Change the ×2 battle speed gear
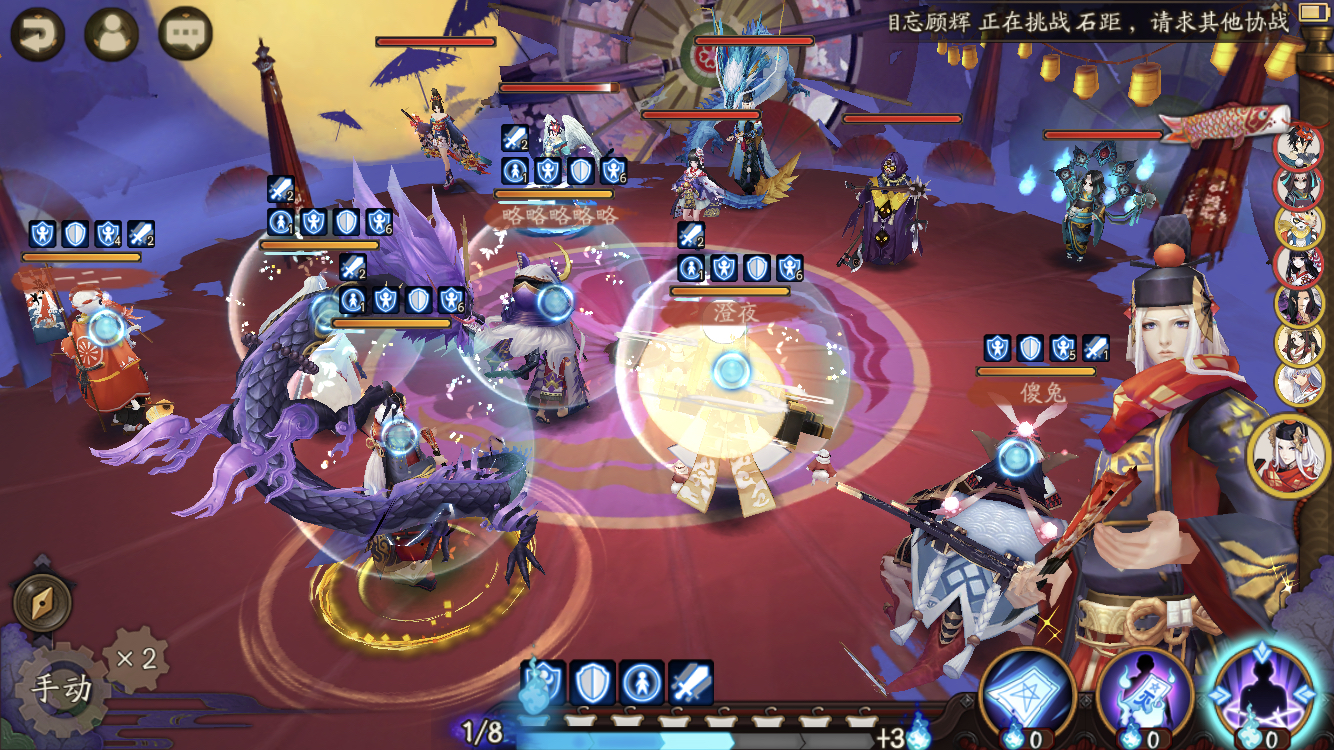1334x750 pixels. (136, 659)
